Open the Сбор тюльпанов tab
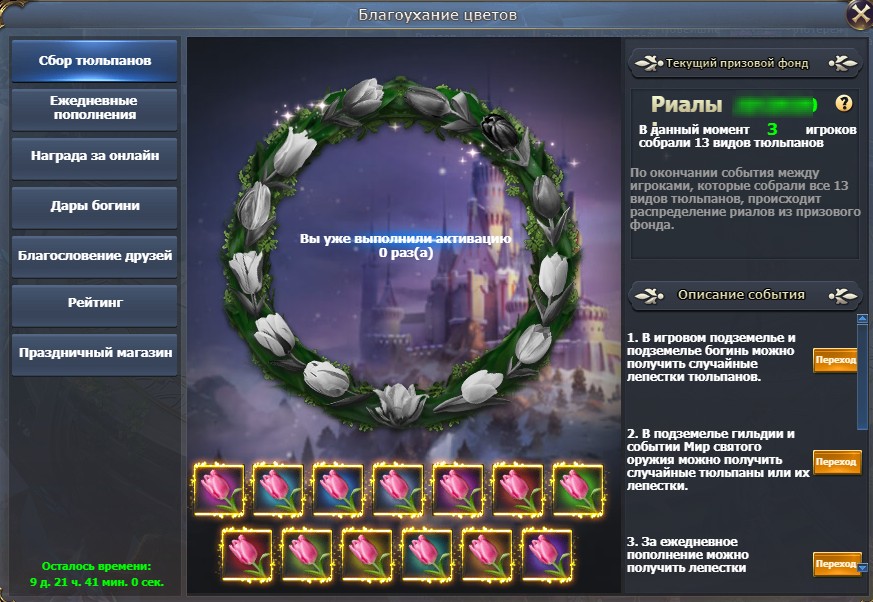This screenshot has height=602, width=873. pyautogui.click(x=95, y=61)
